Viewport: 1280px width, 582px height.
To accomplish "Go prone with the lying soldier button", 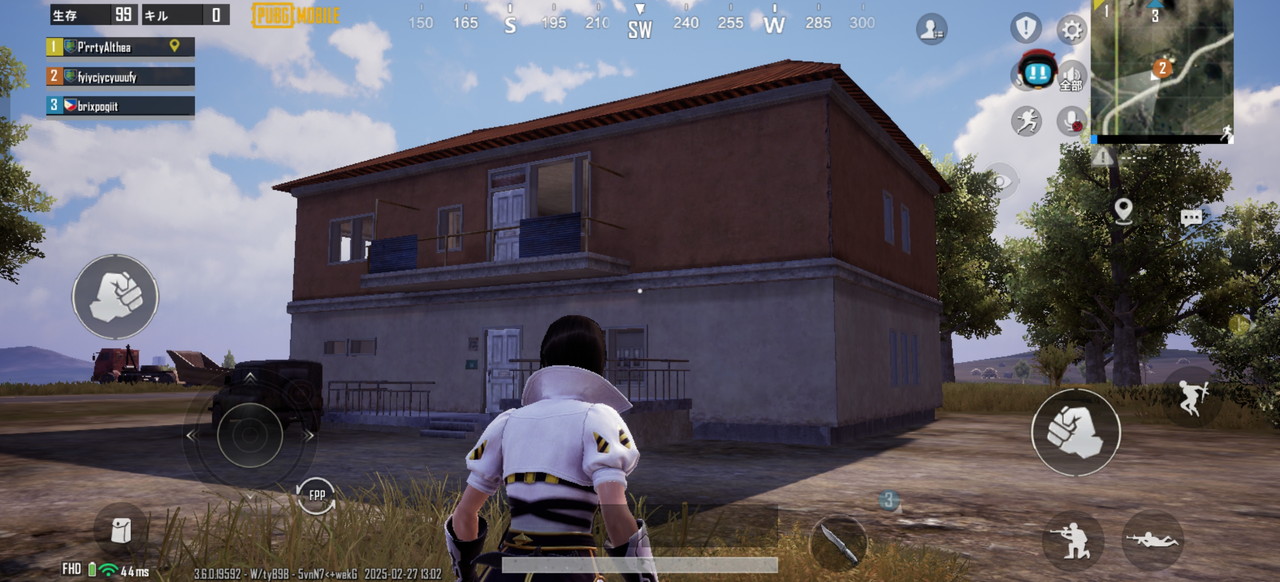I will (1152, 540).
